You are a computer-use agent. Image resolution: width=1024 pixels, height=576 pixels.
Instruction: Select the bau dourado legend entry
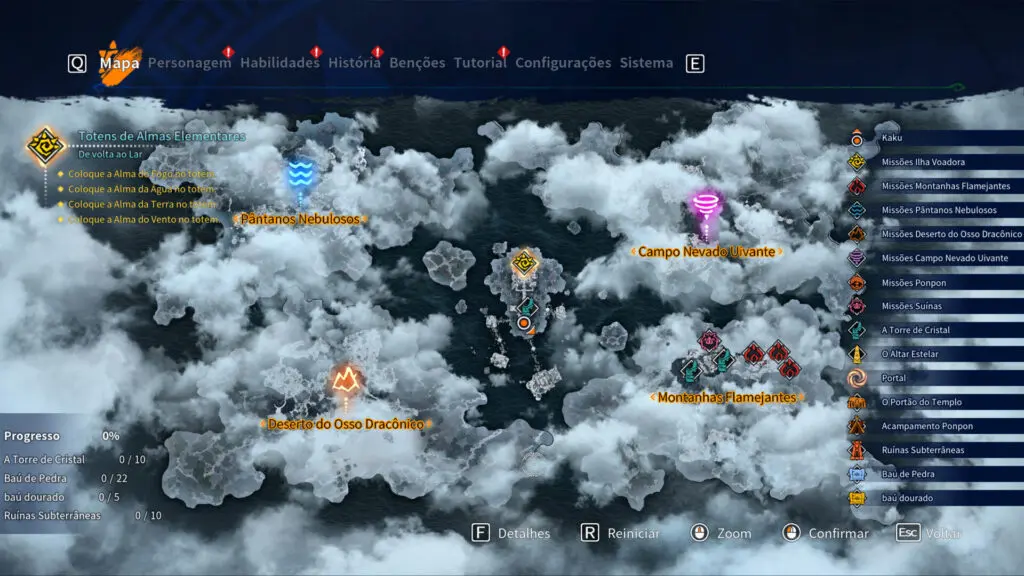pos(907,498)
